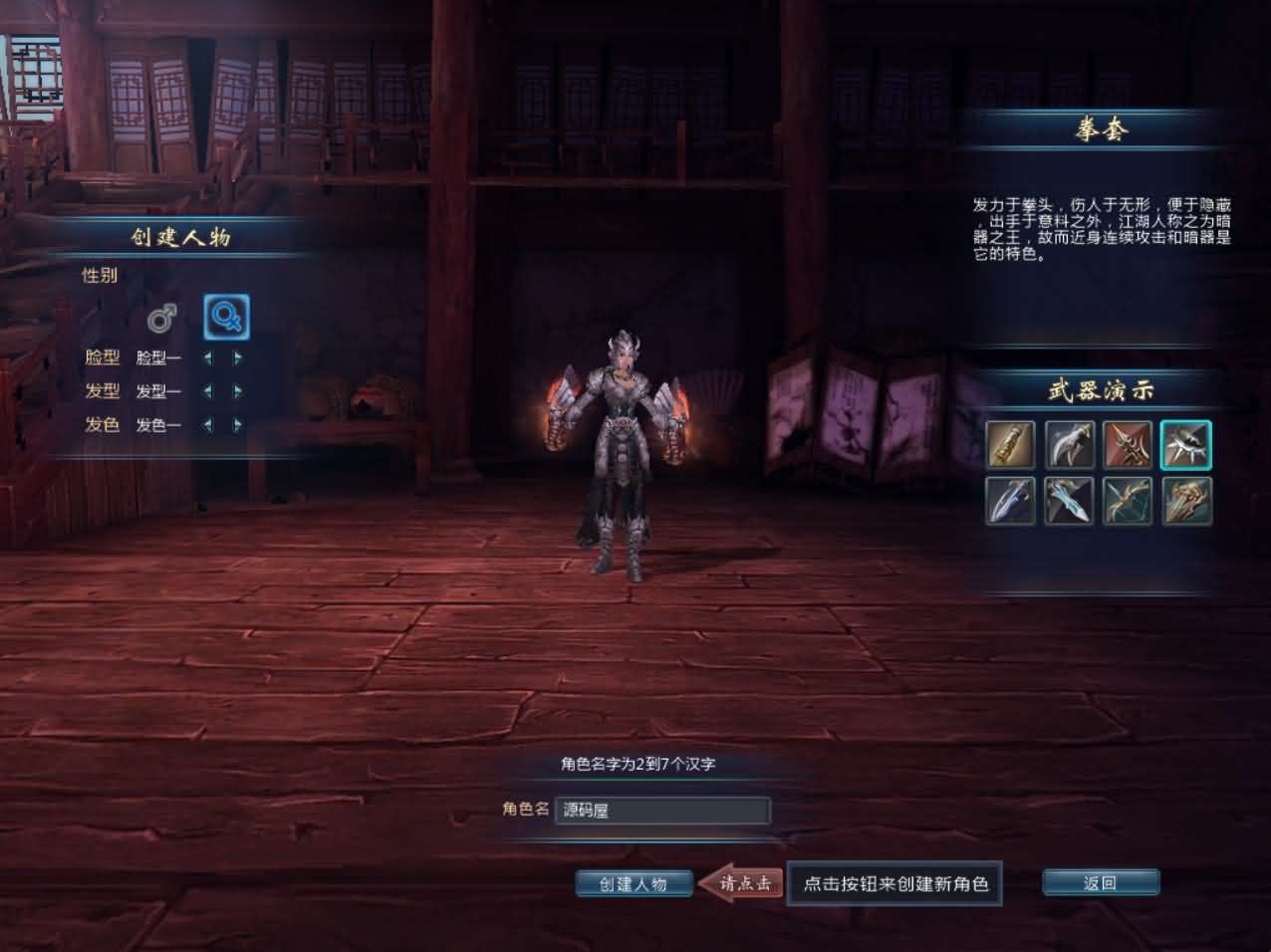Screen dimensions: 1271x952
Task: Preview the silver curved claw weapon
Action: click(x=1069, y=444)
